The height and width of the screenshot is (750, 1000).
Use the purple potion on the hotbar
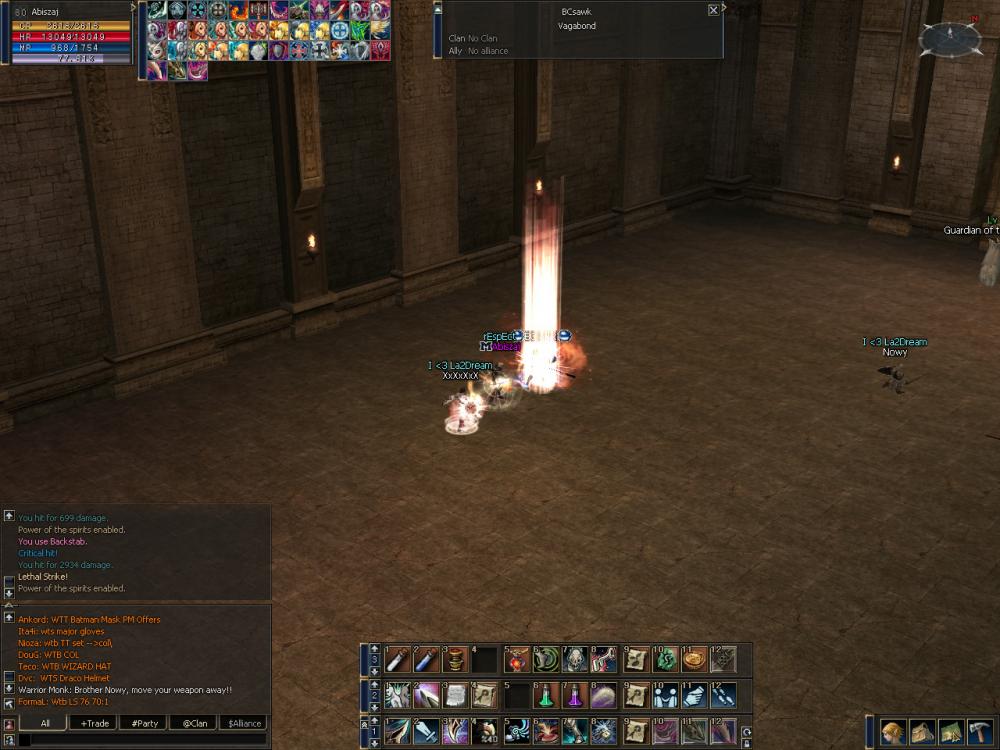point(574,695)
